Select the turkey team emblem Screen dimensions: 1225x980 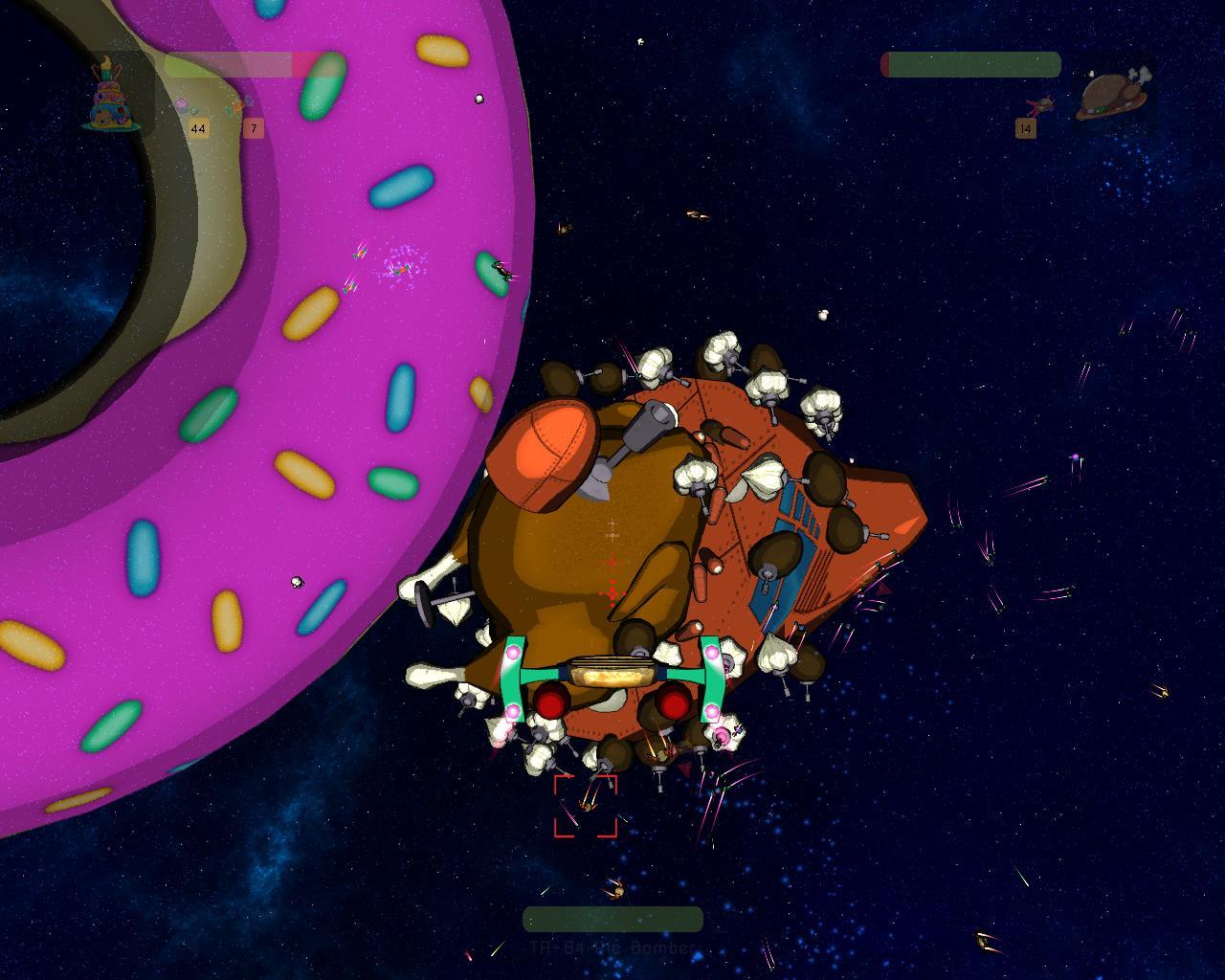point(1112,95)
